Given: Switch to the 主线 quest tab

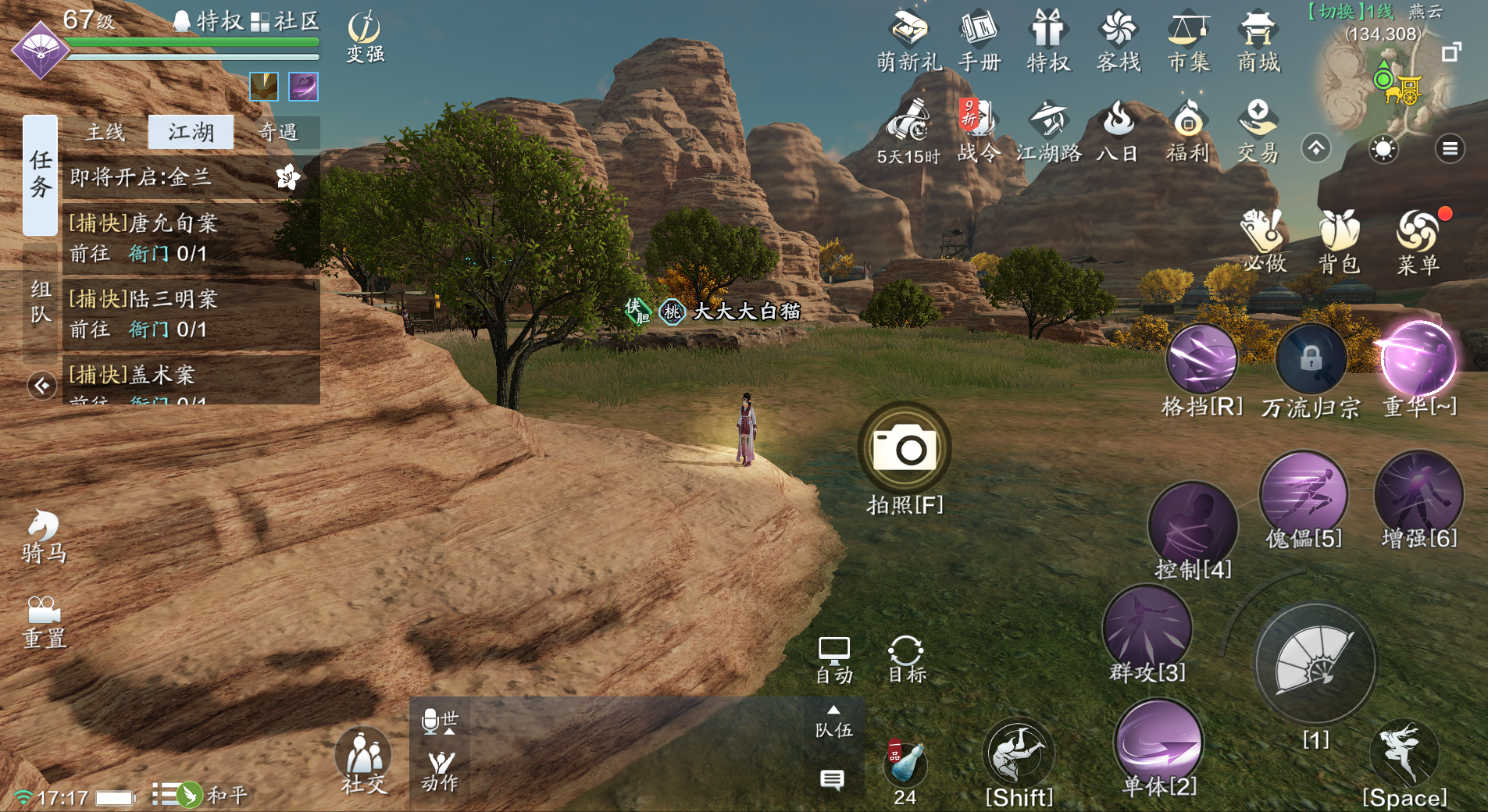Looking at the screenshot, I should pos(105,132).
